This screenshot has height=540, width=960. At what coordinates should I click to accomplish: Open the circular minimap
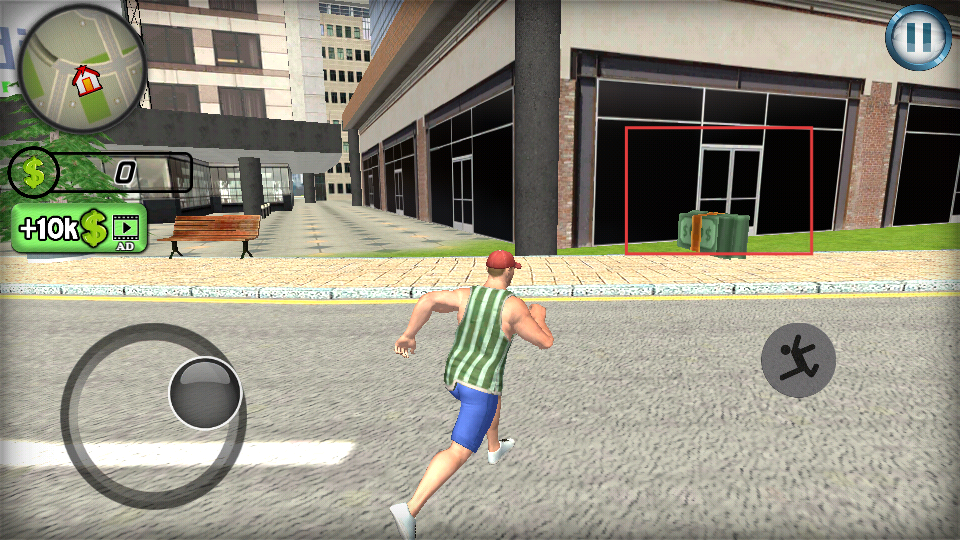[82, 68]
